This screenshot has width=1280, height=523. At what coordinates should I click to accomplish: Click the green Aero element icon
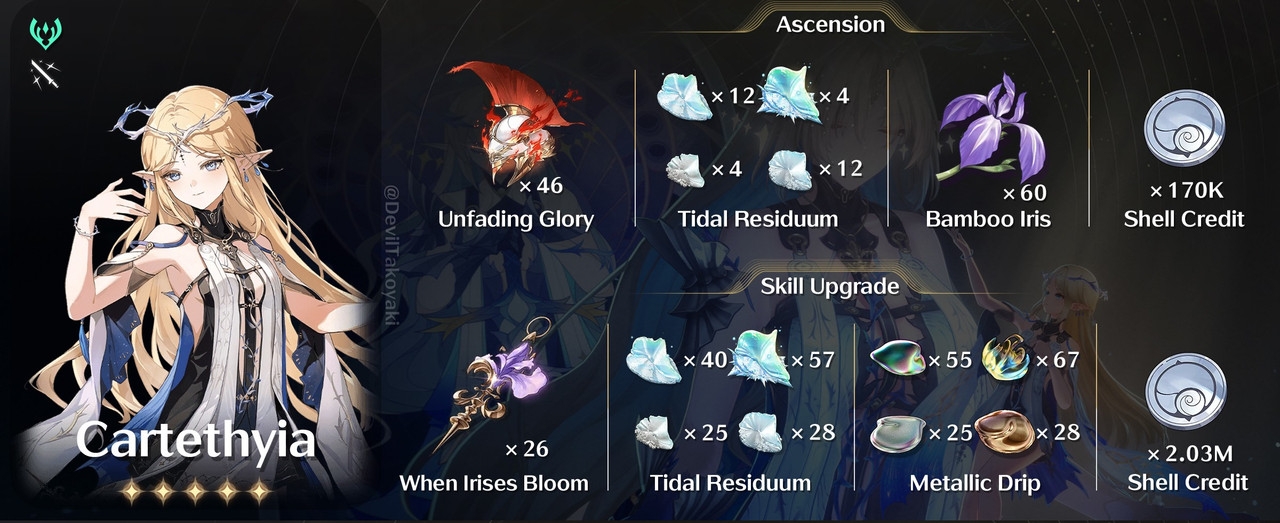coord(46,34)
